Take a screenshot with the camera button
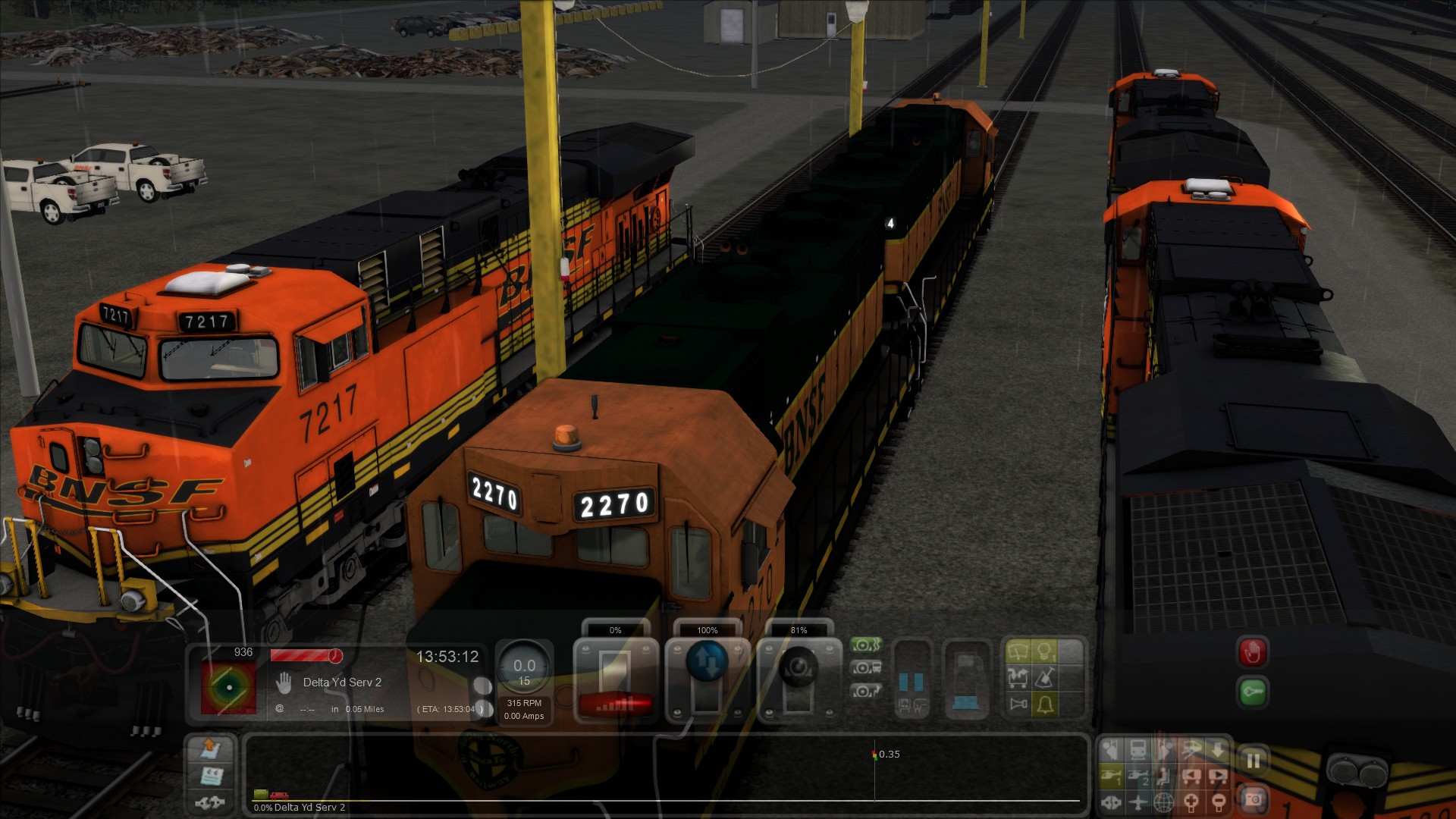The height and width of the screenshot is (819, 1456). coord(1253,799)
